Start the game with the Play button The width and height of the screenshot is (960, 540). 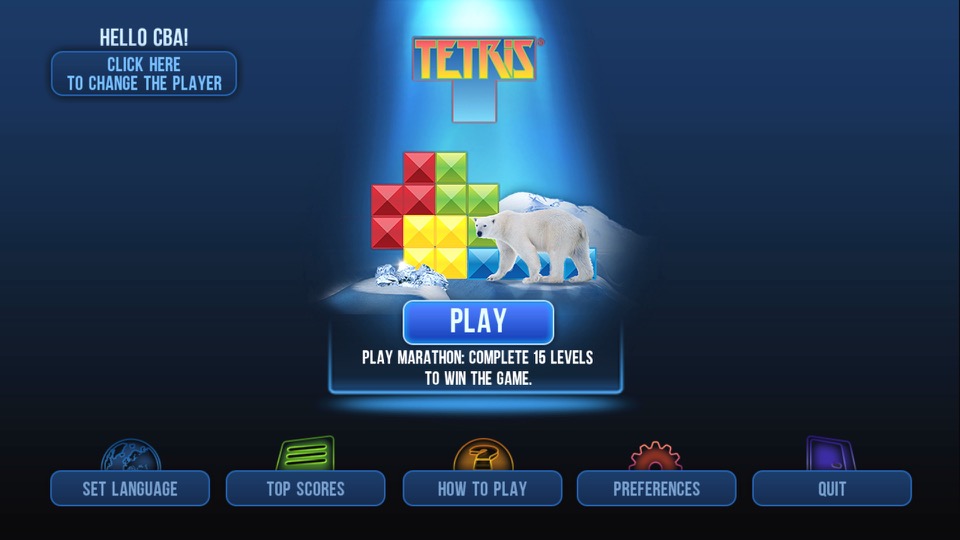(x=478, y=322)
